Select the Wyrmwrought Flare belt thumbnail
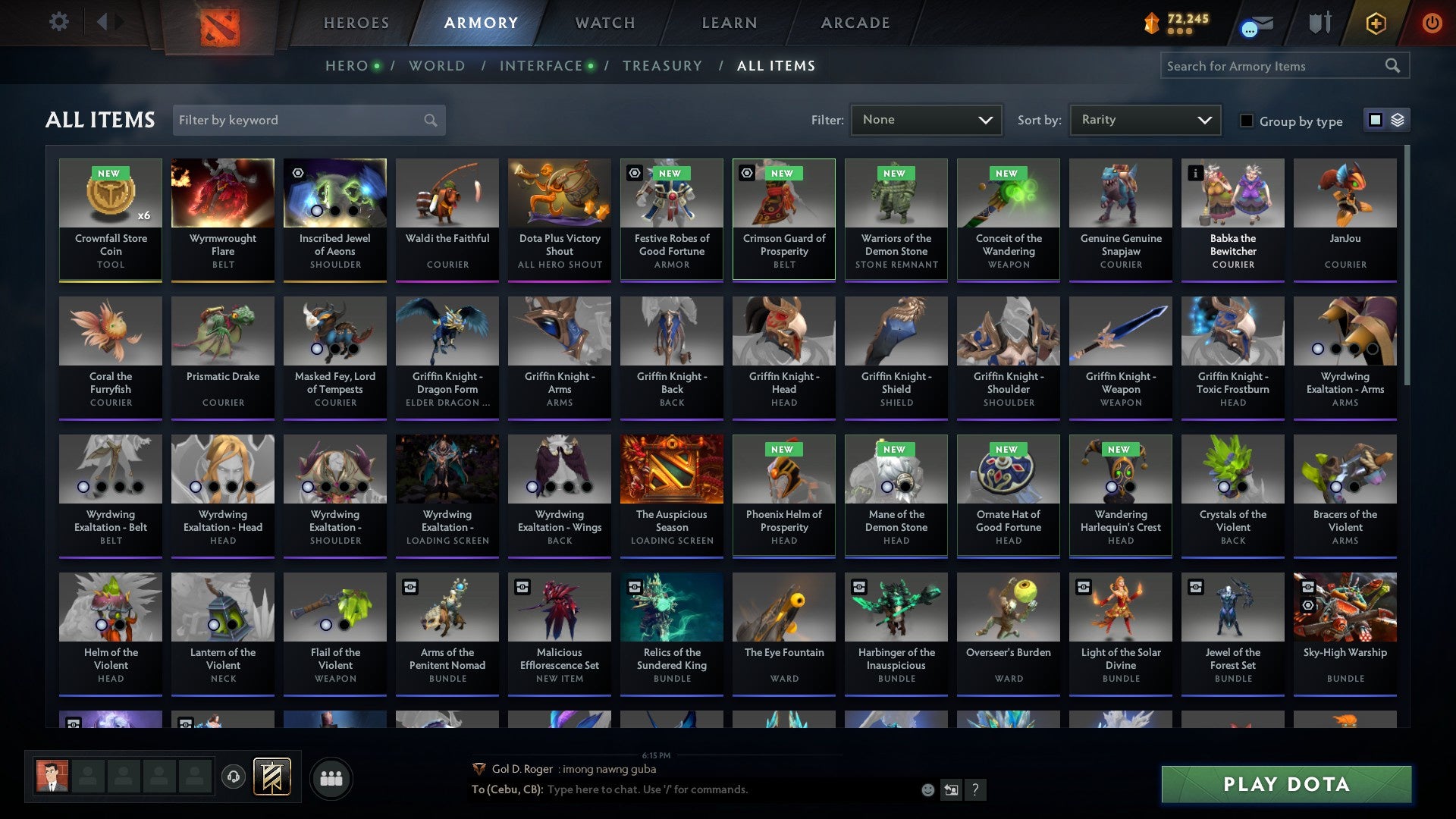Screen dimensions: 1456x819 coord(222,193)
